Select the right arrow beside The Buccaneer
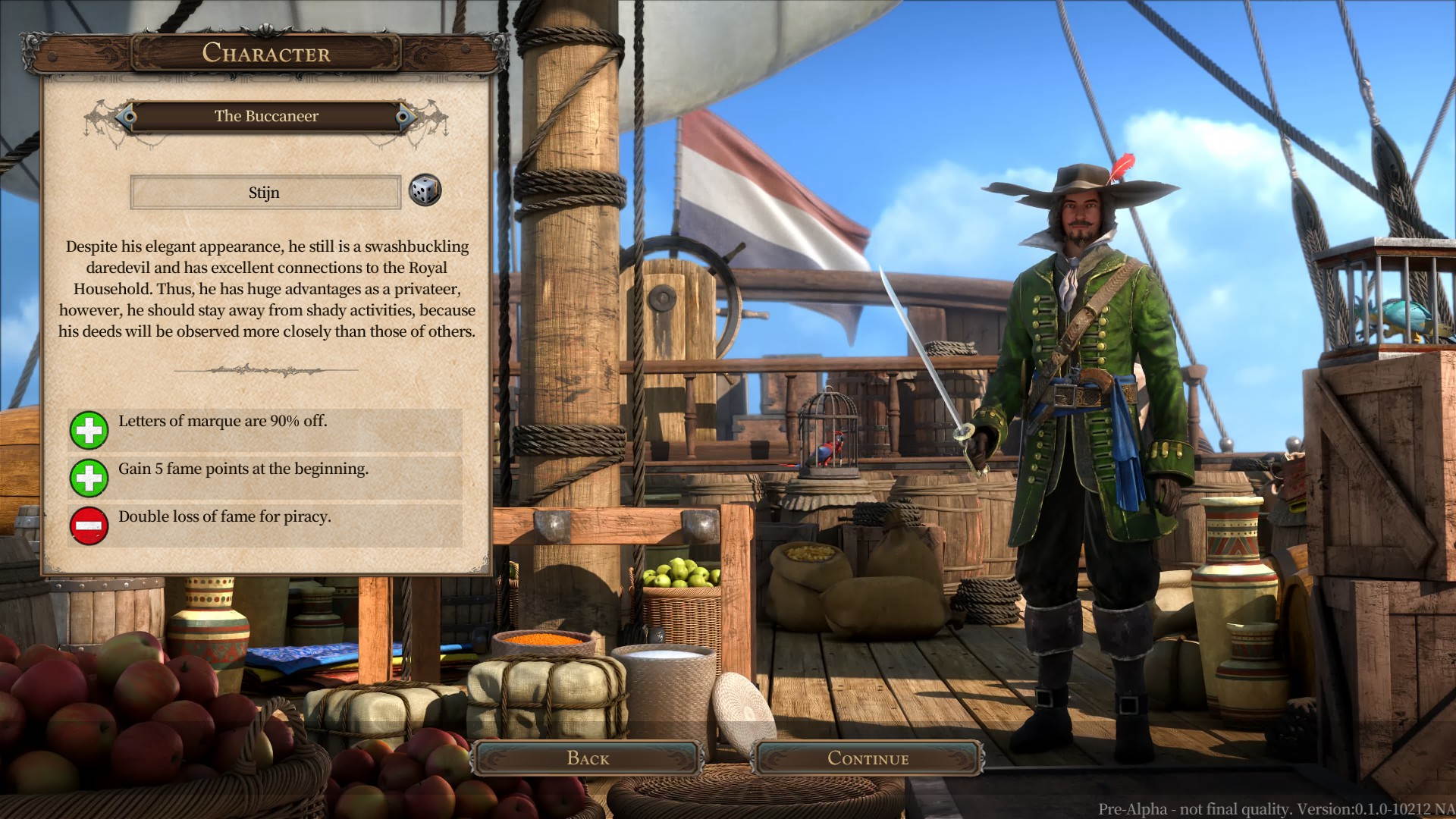The width and height of the screenshot is (1456, 819). 404,116
